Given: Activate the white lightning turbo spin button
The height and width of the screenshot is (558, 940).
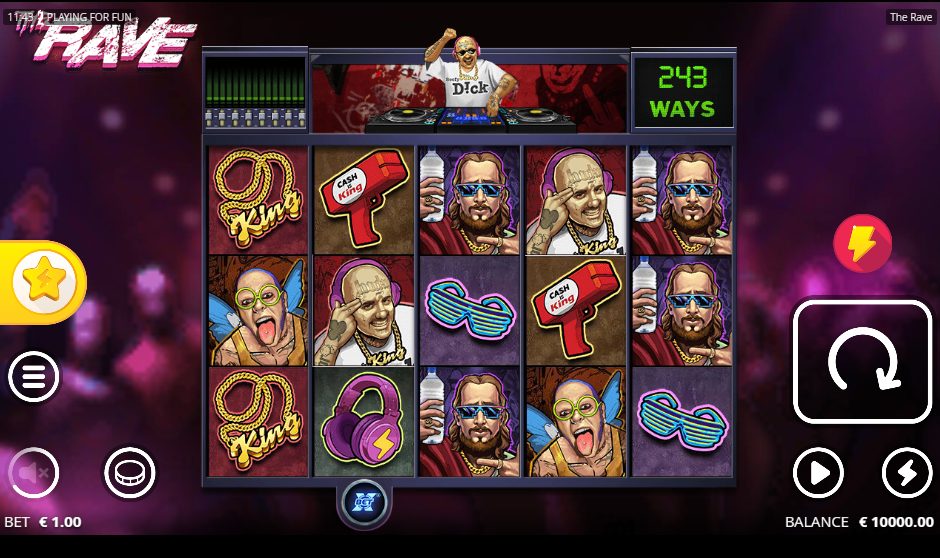Looking at the screenshot, I should [x=906, y=472].
